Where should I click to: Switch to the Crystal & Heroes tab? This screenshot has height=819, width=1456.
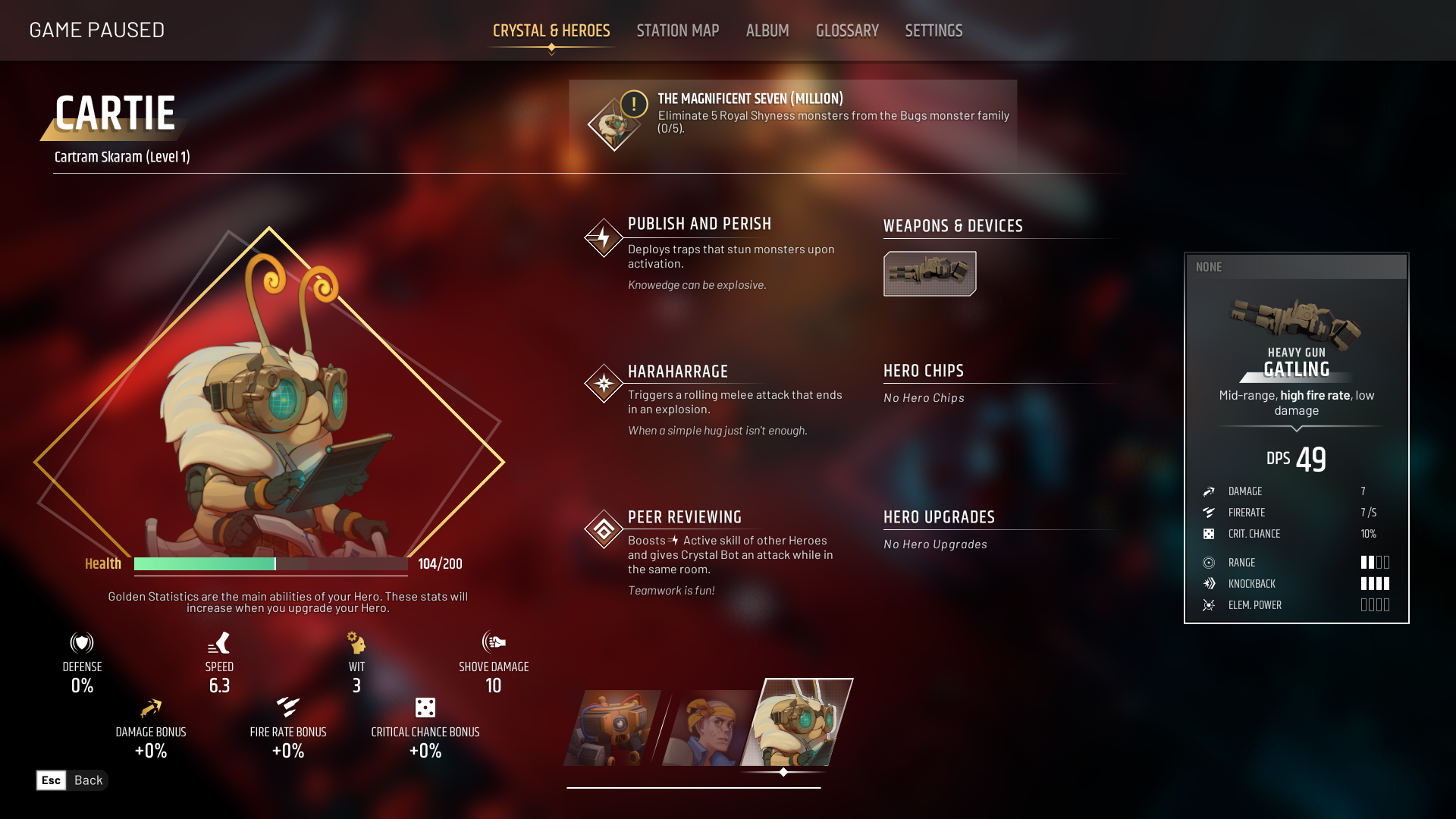click(551, 31)
